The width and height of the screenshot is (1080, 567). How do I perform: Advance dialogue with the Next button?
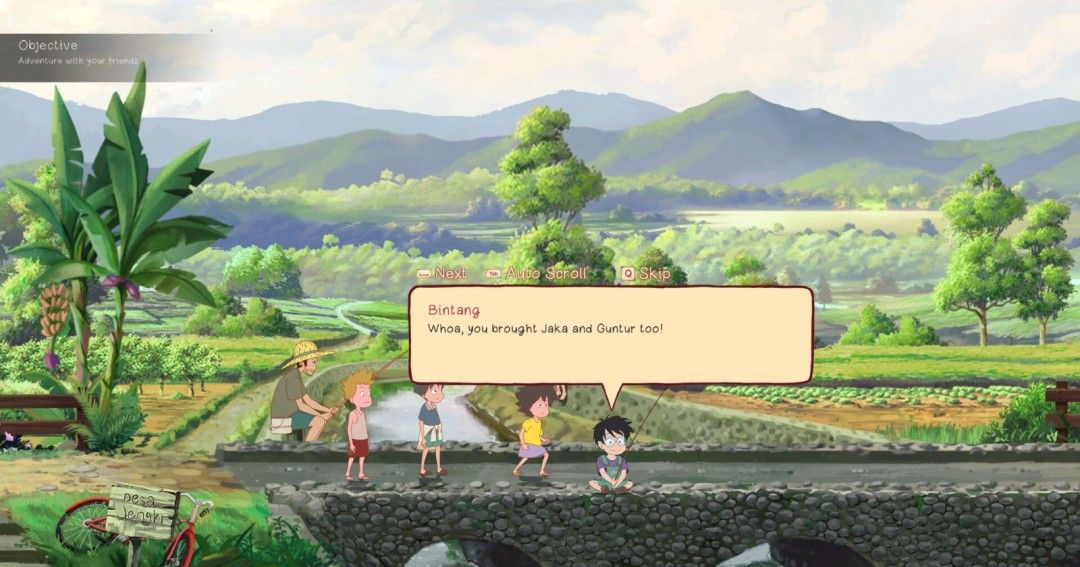[x=443, y=273]
